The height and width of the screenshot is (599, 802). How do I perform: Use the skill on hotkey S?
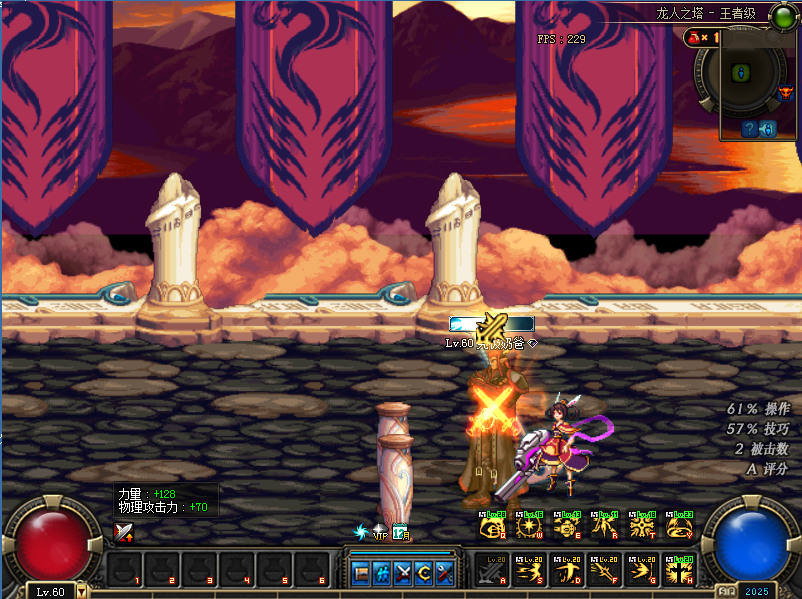point(529,570)
